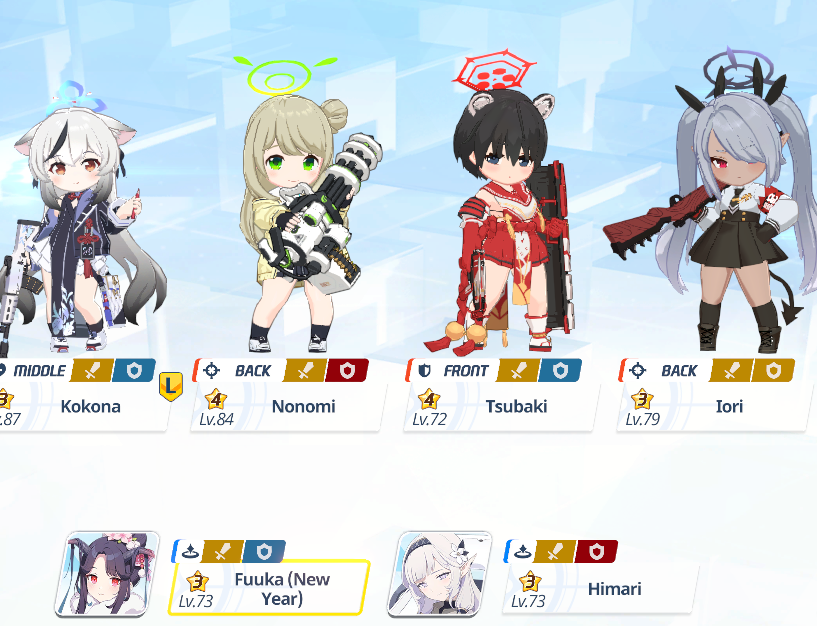
Task: Open Himari's portrait thumbnail
Action: 439,574
